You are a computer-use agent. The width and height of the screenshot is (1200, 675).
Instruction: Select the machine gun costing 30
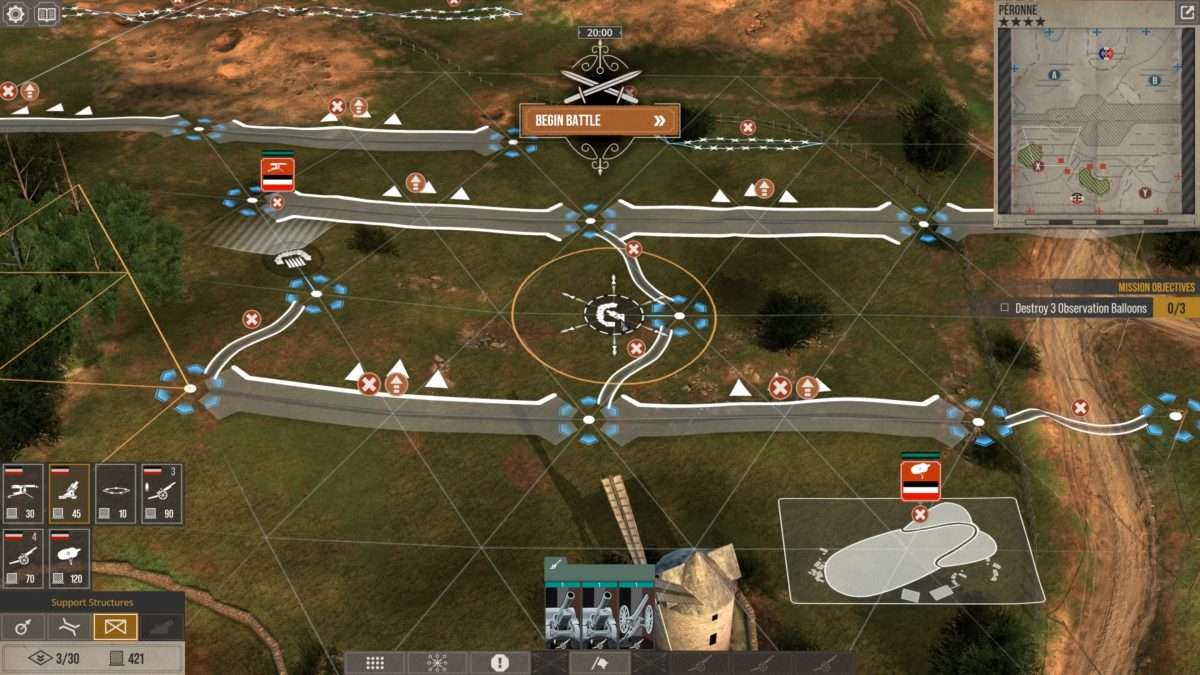coord(23,494)
